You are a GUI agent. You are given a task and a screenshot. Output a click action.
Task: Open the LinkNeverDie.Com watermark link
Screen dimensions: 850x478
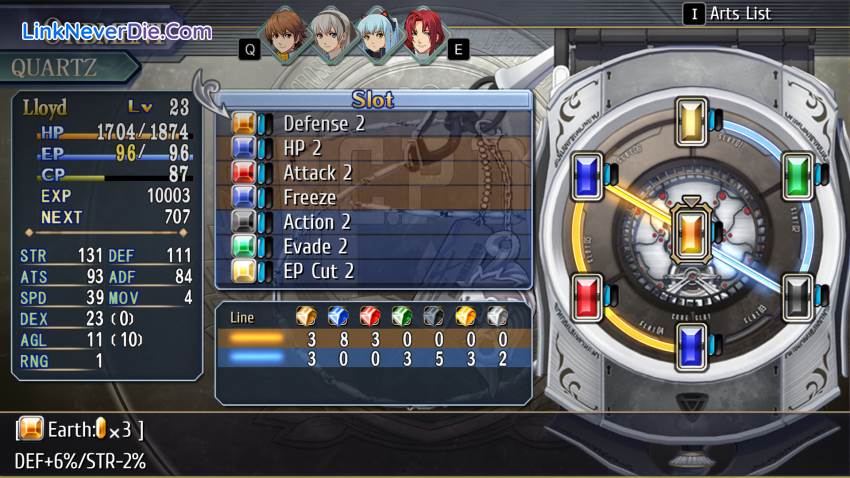click(117, 31)
